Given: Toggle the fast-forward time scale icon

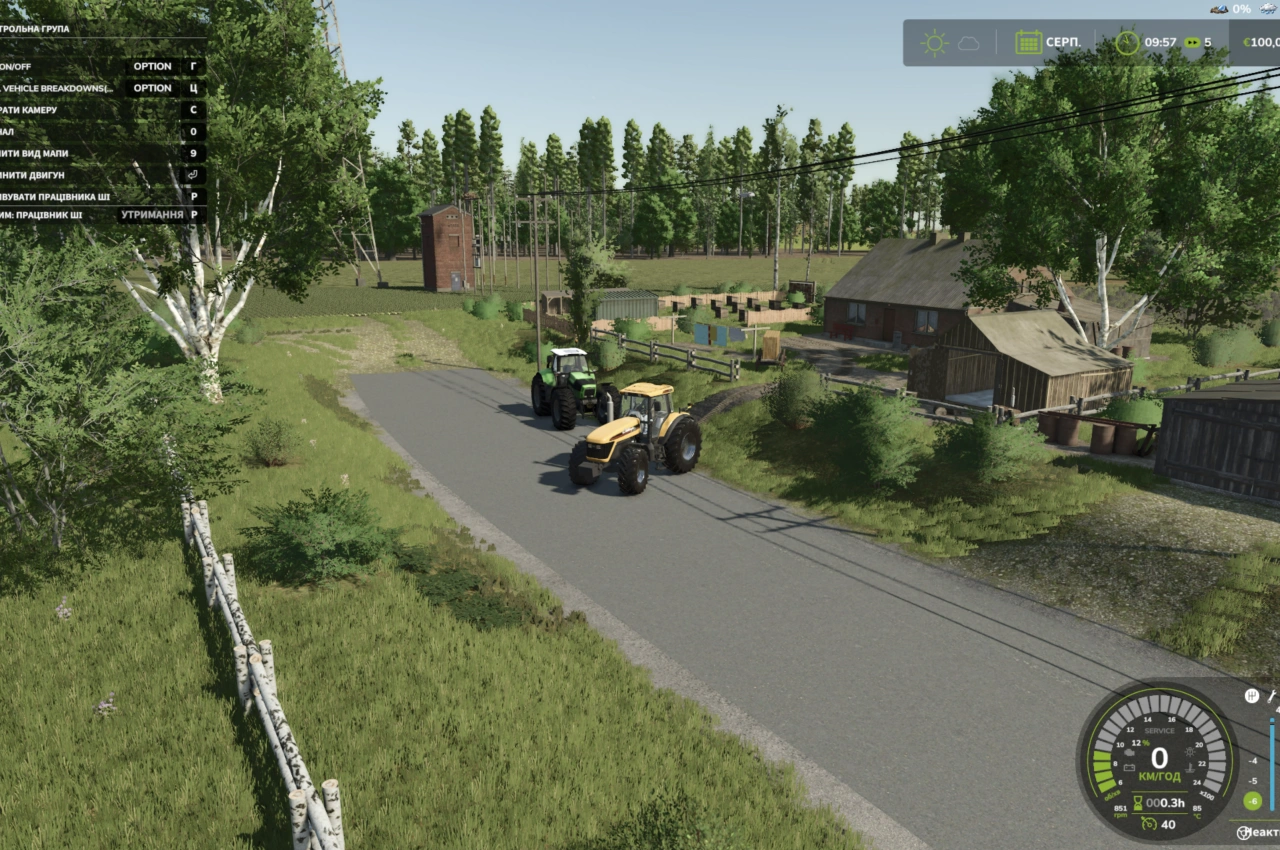Looking at the screenshot, I should click(x=1191, y=43).
